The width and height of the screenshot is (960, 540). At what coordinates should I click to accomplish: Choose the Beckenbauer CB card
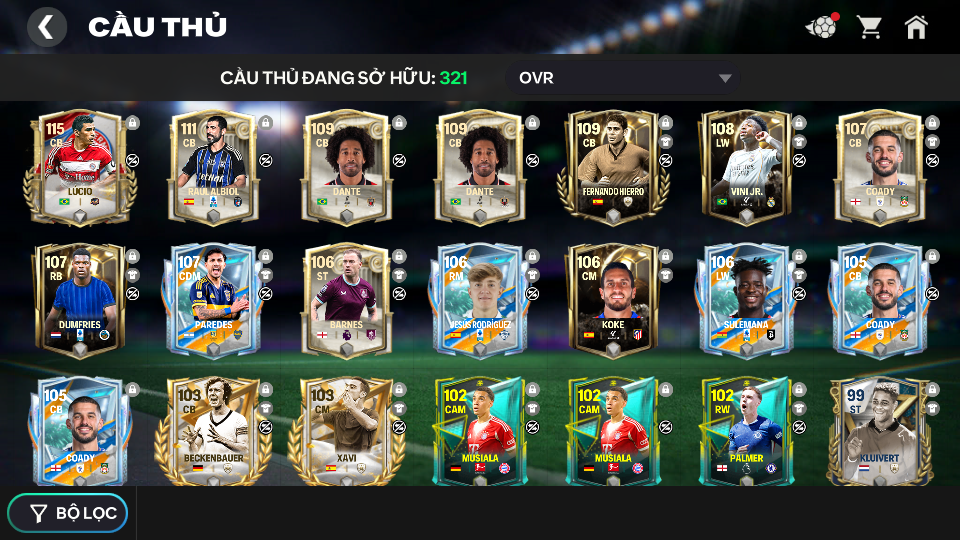coord(213,432)
